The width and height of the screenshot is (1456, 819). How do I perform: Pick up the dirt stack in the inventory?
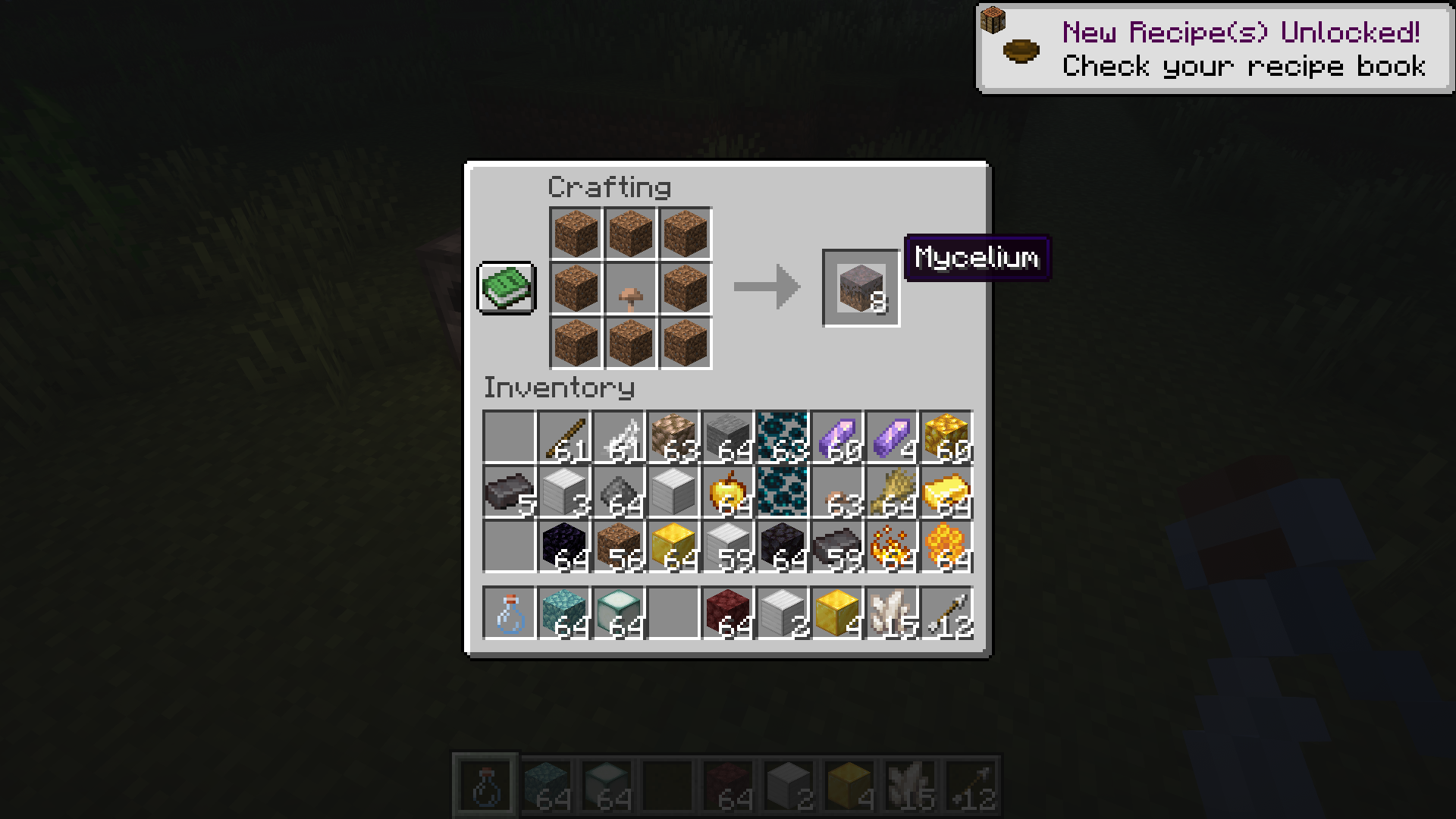click(x=618, y=547)
